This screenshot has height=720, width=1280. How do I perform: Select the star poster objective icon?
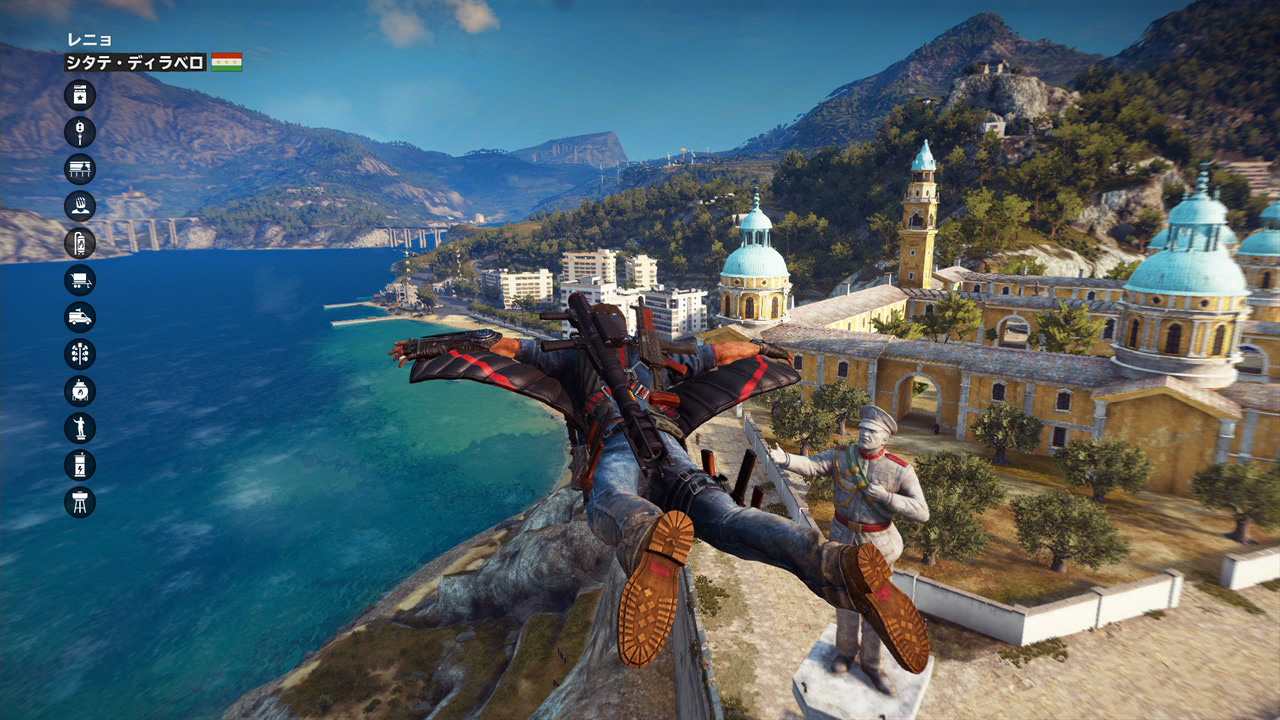tap(80, 95)
